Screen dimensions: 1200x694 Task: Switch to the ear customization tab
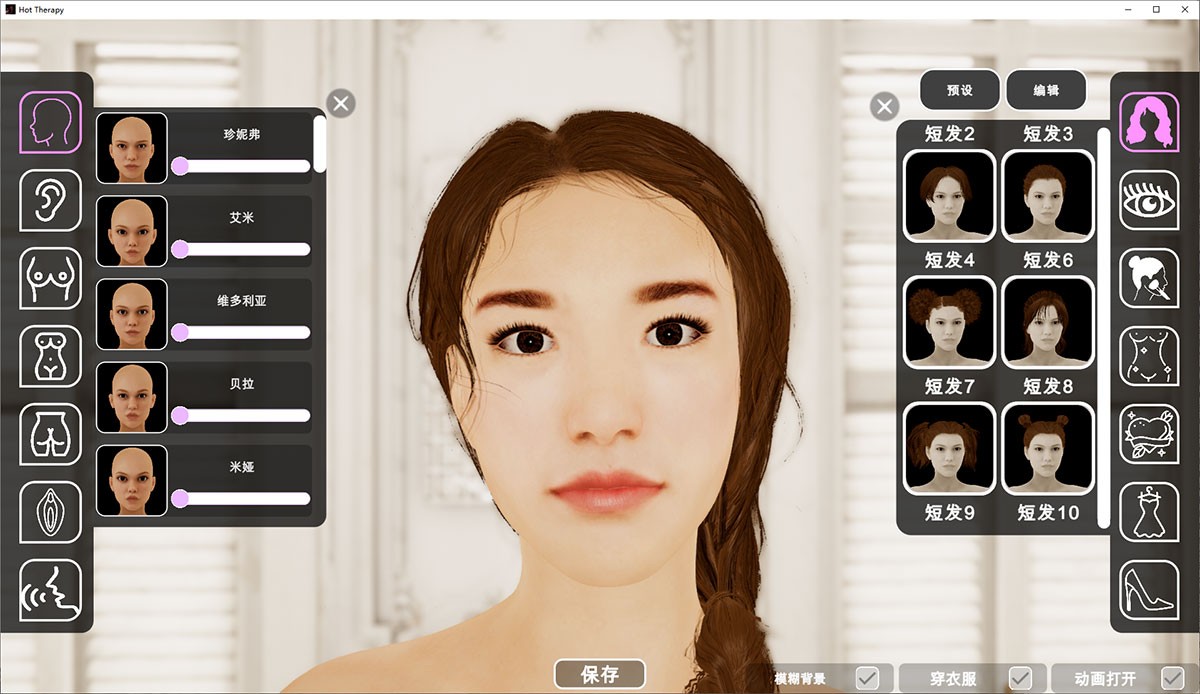point(50,199)
